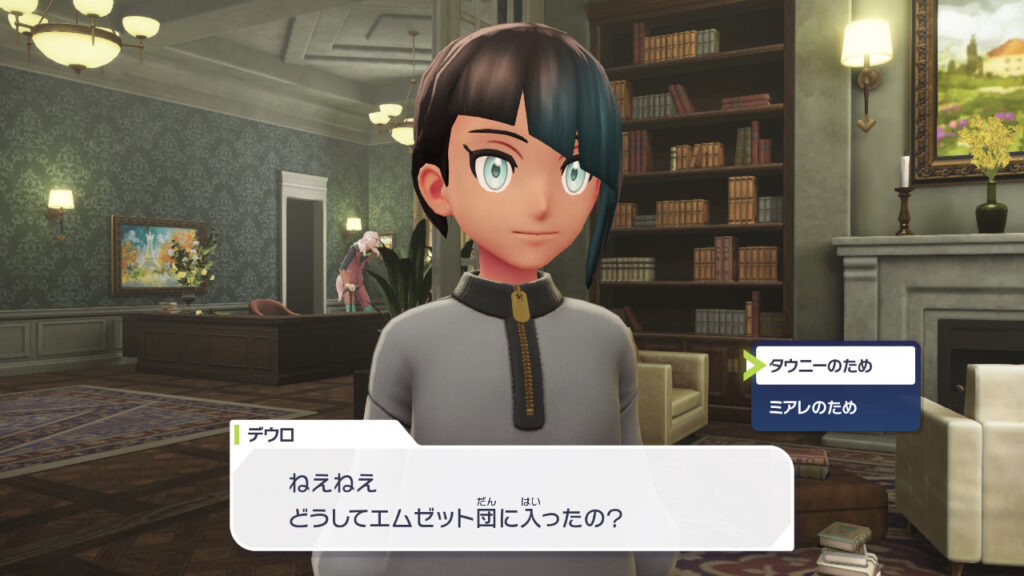The height and width of the screenshot is (576, 1024).
Task: Choose the タウニーのため reply option
Action: point(835,366)
